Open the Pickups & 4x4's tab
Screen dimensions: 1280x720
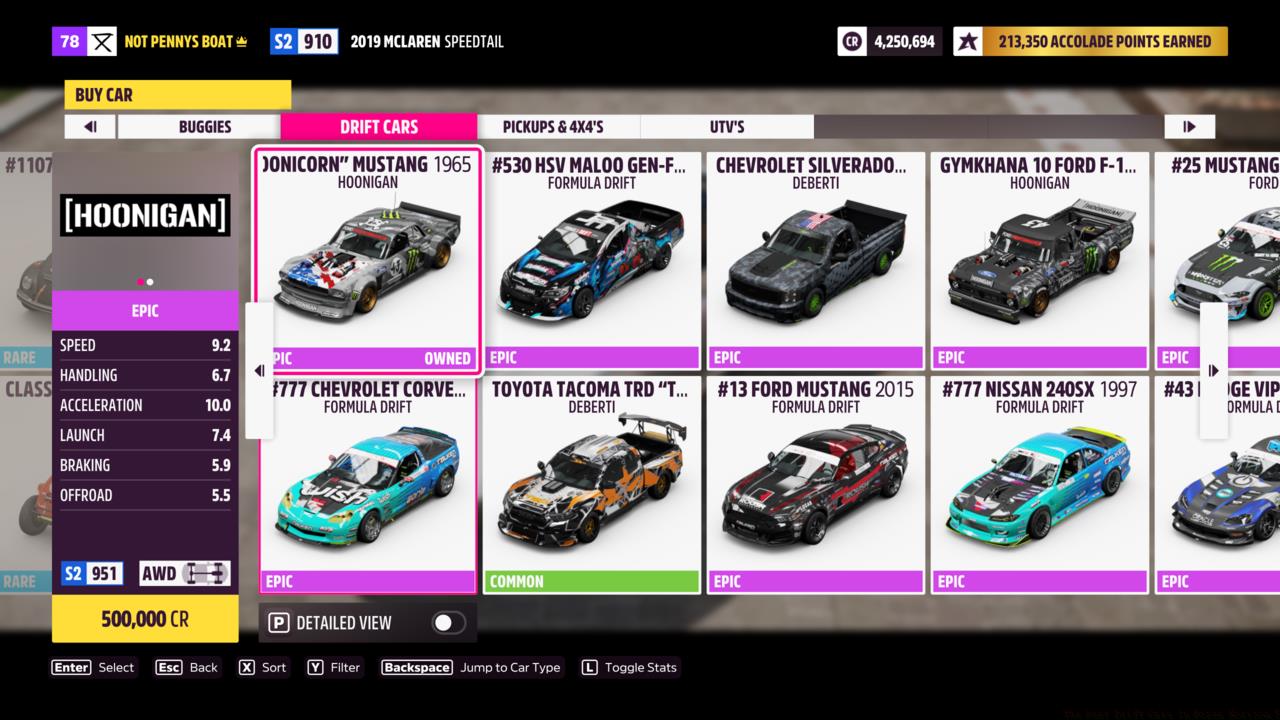[553, 127]
